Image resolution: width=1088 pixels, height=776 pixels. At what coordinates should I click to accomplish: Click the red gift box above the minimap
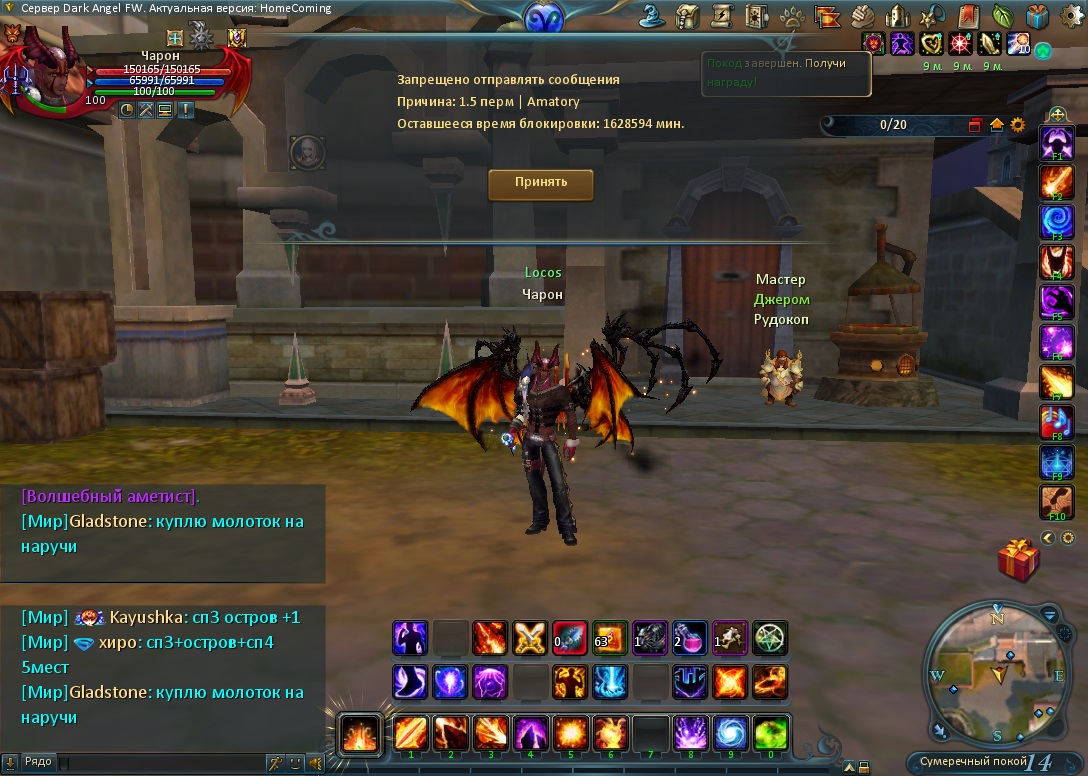(1019, 559)
